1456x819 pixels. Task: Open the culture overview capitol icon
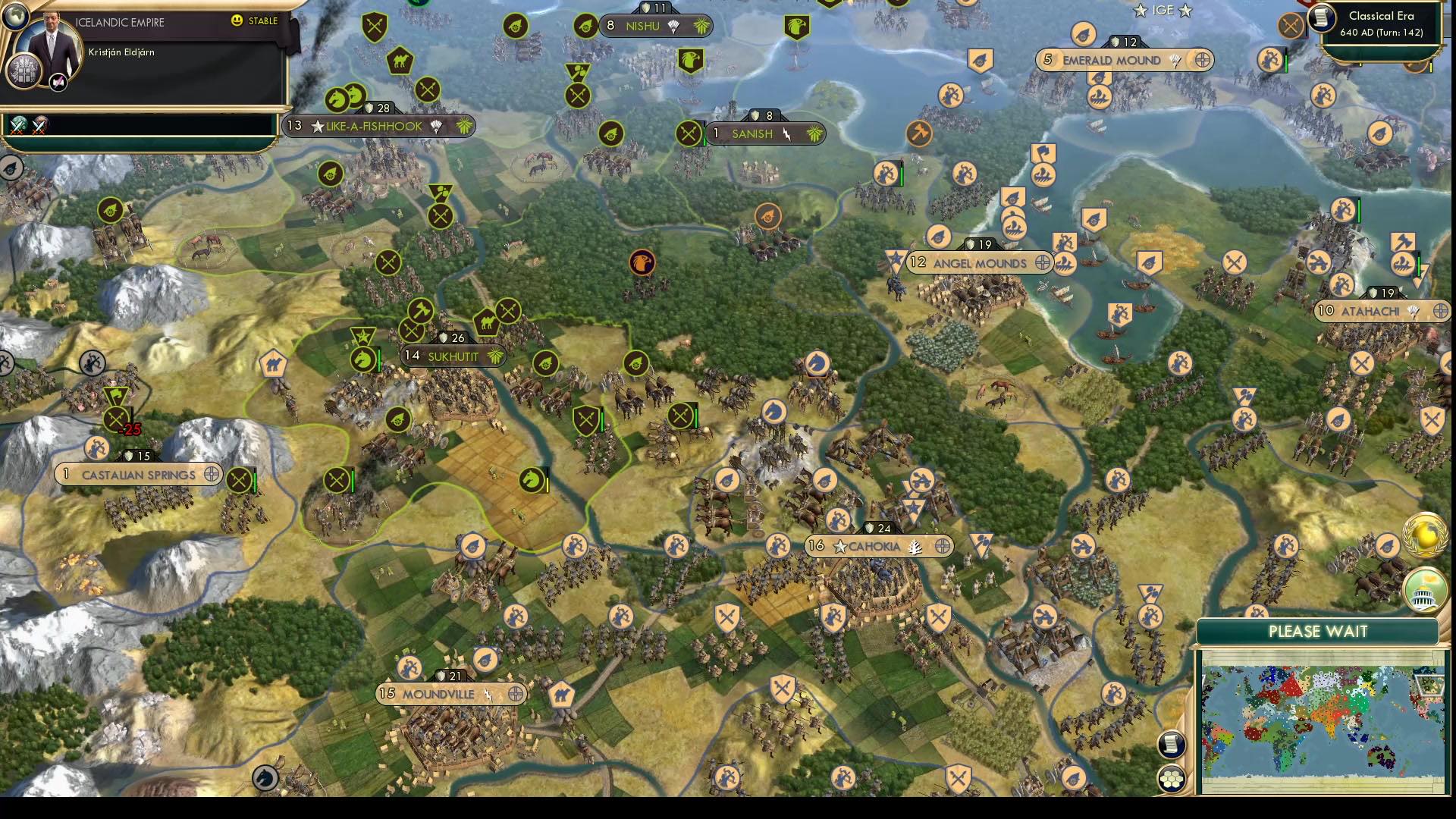1424,591
